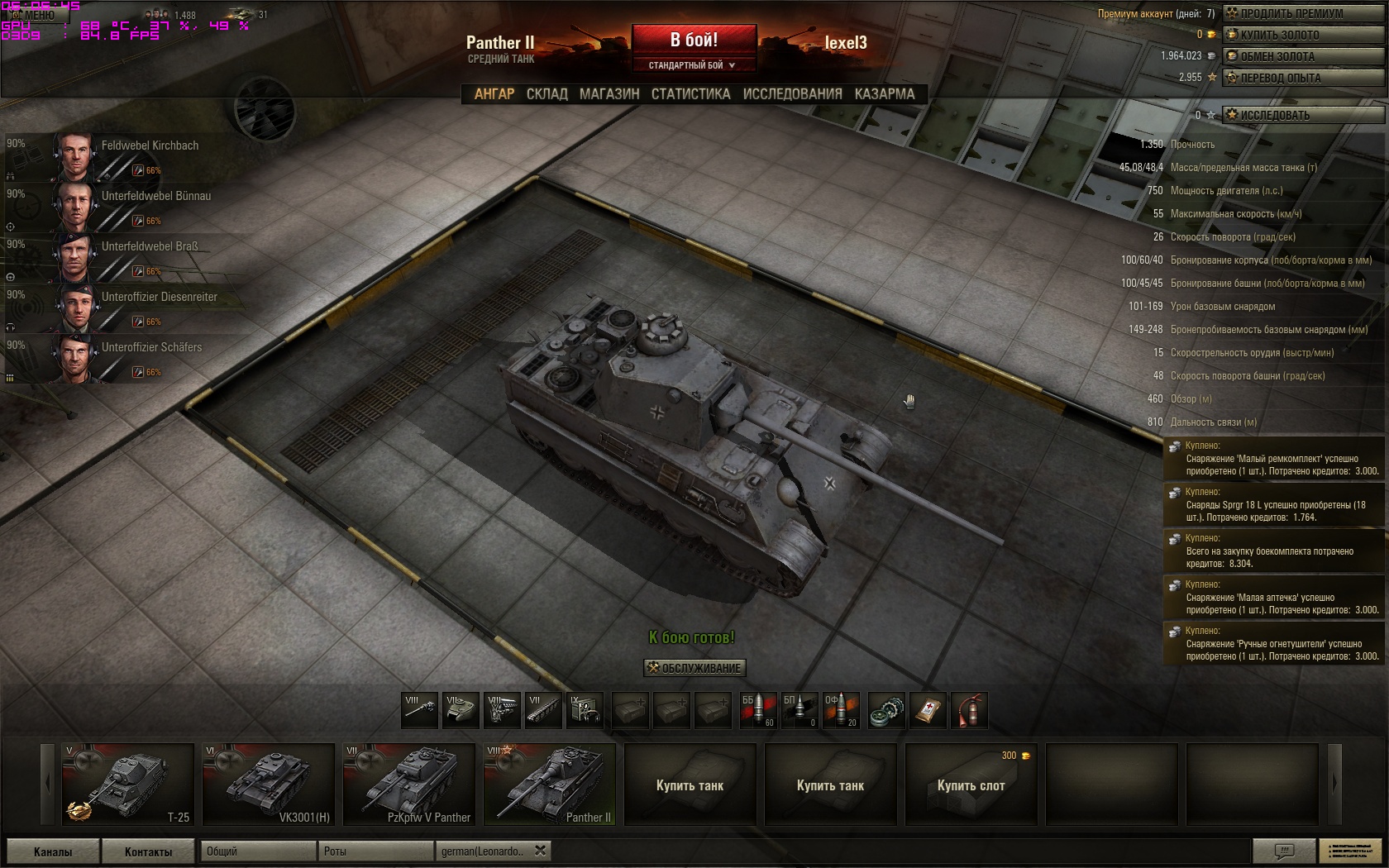Open the Казарма tab
This screenshot has width=1389, height=868.
pyautogui.click(x=885, y=94)
